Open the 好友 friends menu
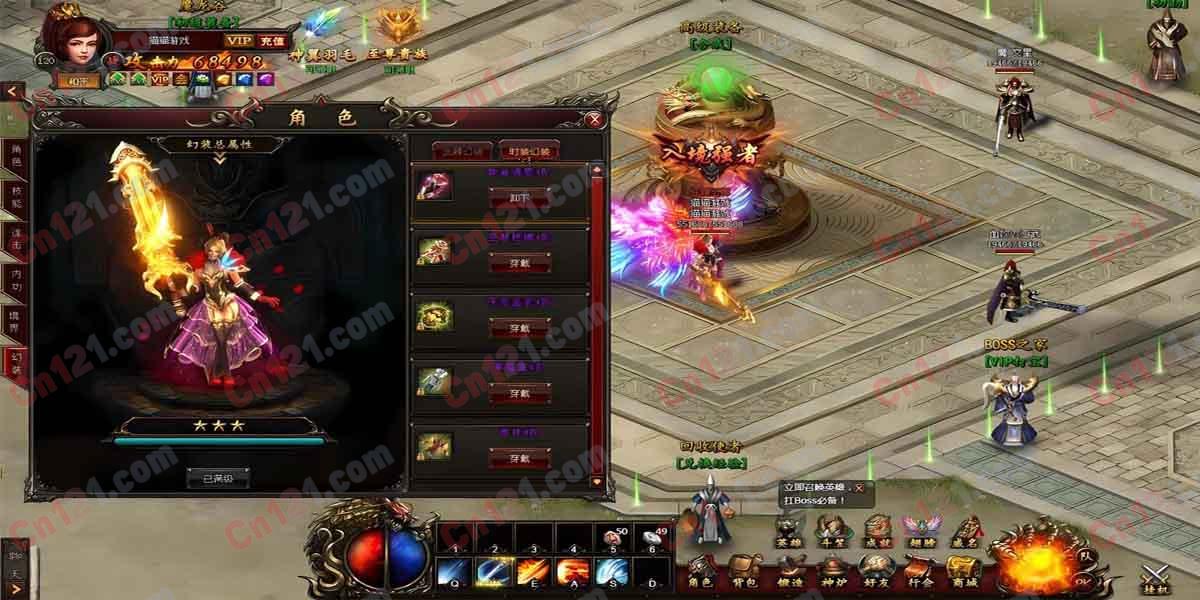 877,572
